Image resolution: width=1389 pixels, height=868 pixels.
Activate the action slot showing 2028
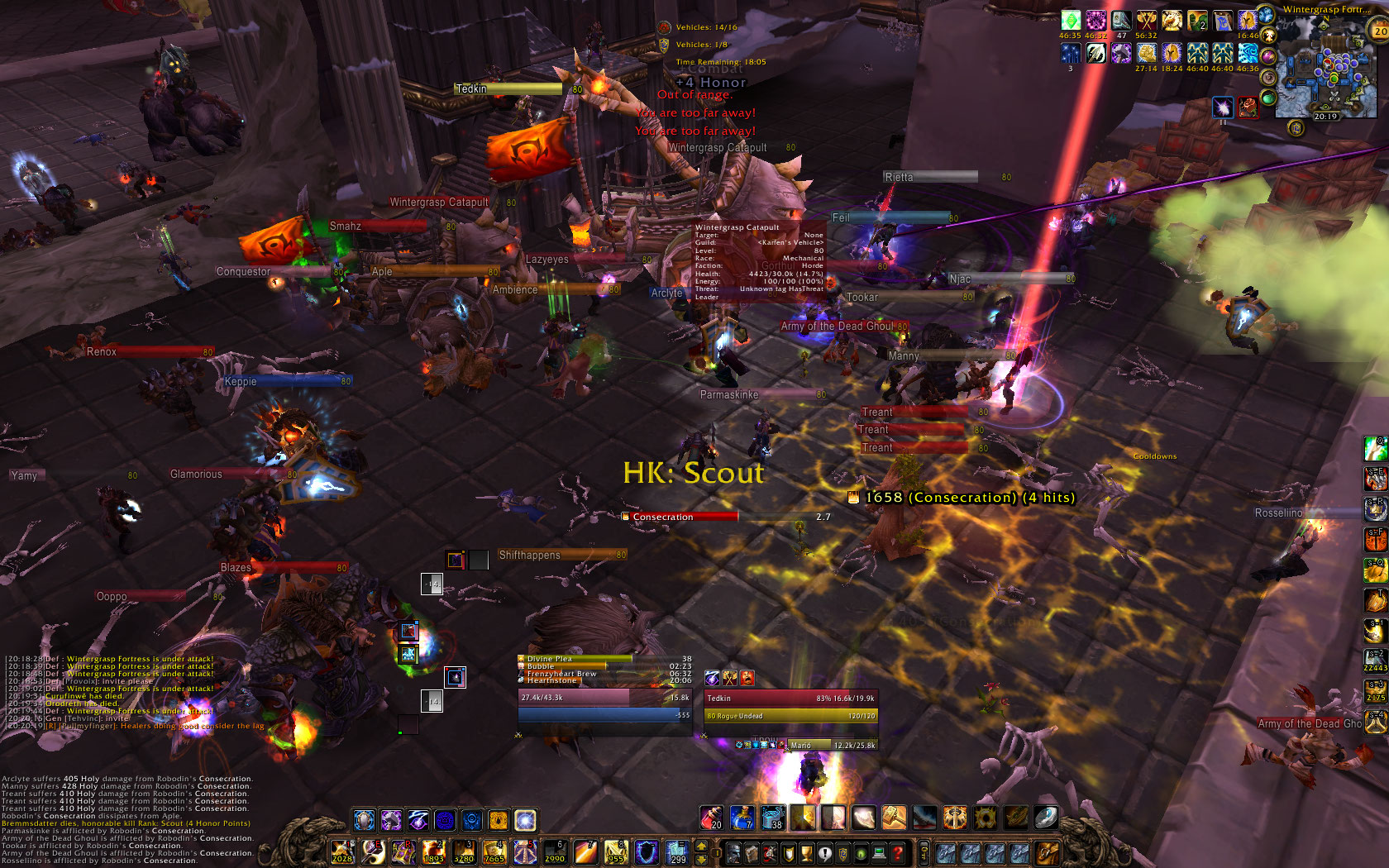point(342,851)
